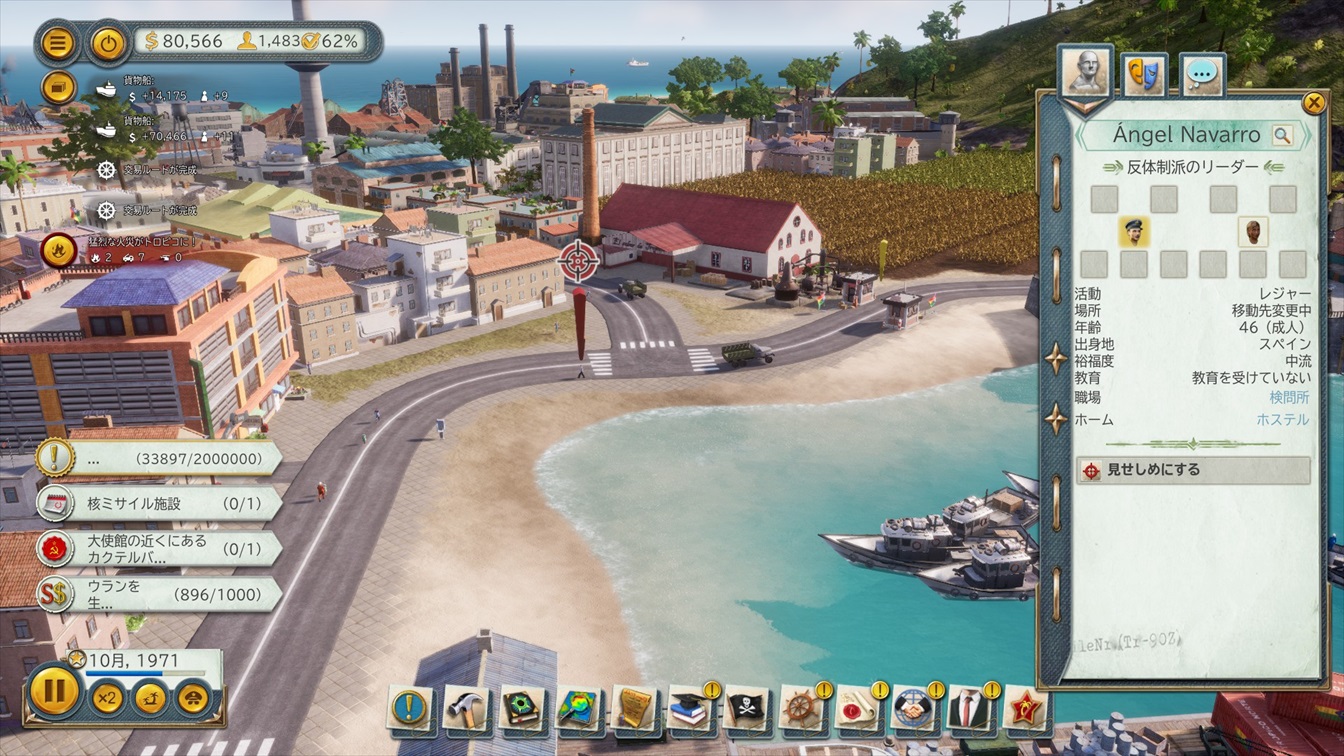Viewport: 1344px width, 756px height.
Task: Click the round power symbol button
Action: click(107, 43)
